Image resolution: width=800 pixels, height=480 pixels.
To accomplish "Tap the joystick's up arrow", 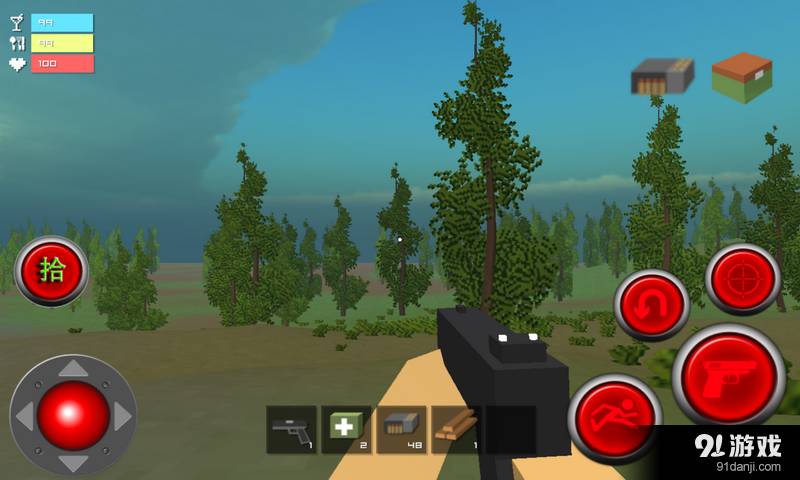I will (73, 369).
